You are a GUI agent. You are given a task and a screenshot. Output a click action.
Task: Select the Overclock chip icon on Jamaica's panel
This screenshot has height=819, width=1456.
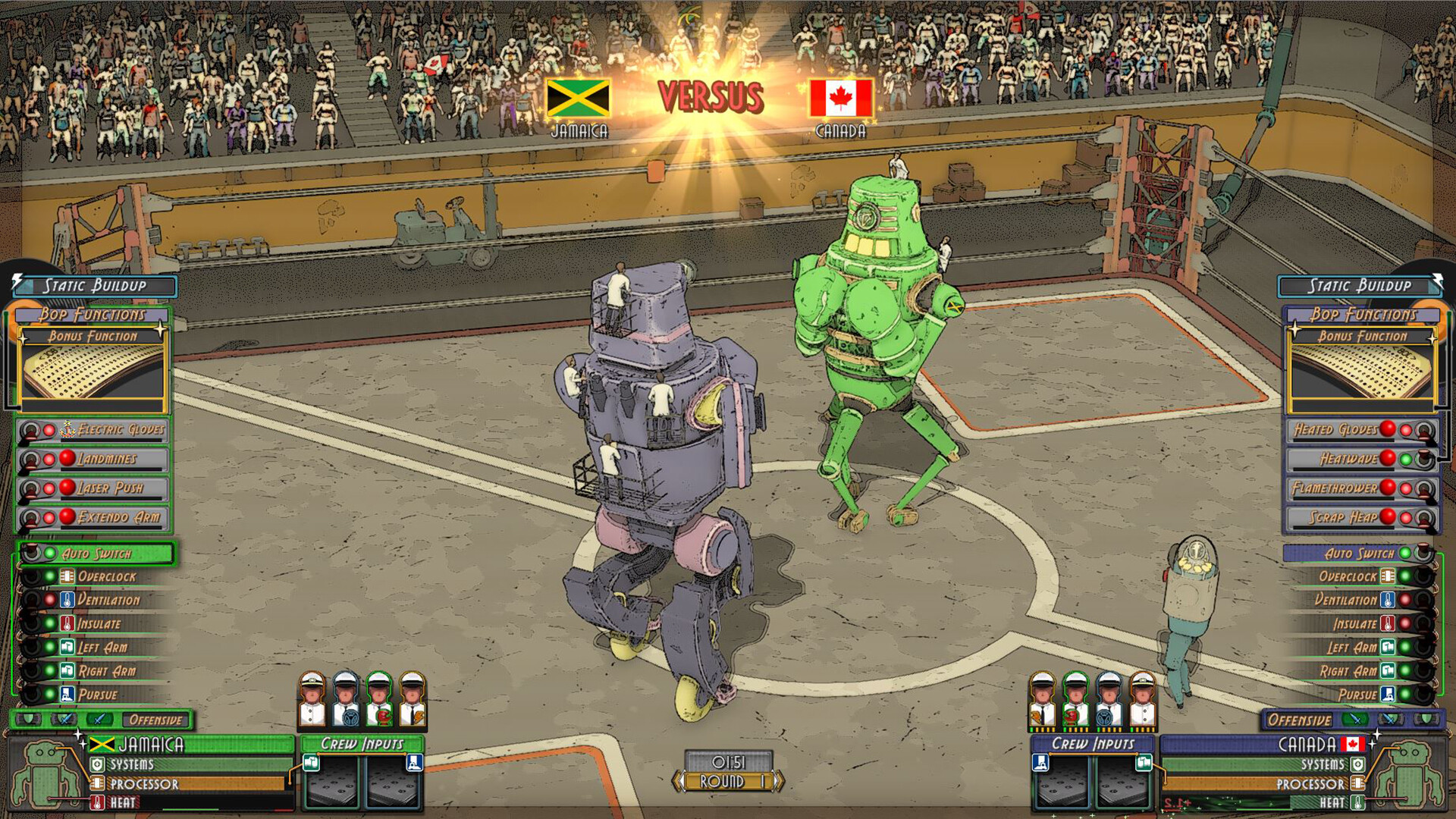[x=66, y=577]
